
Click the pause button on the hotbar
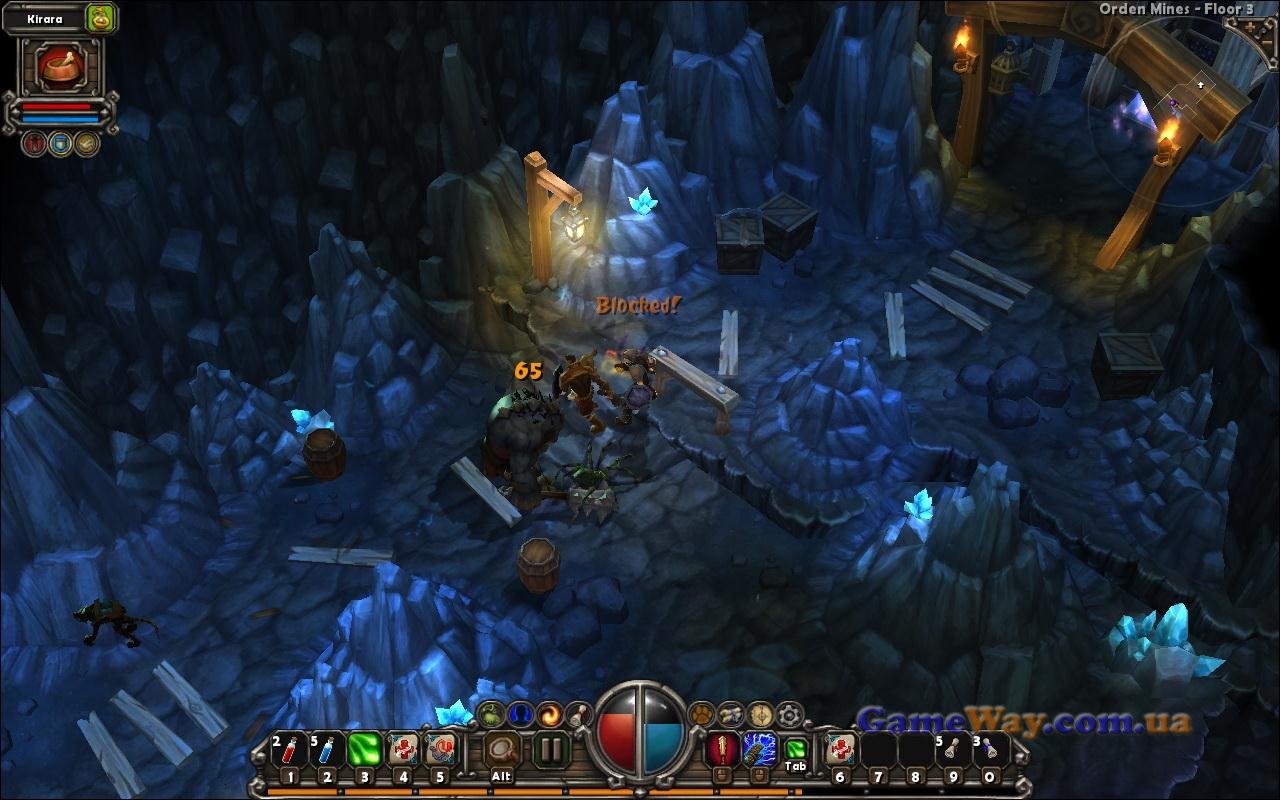pyautogui.click(x=550, y=749)
